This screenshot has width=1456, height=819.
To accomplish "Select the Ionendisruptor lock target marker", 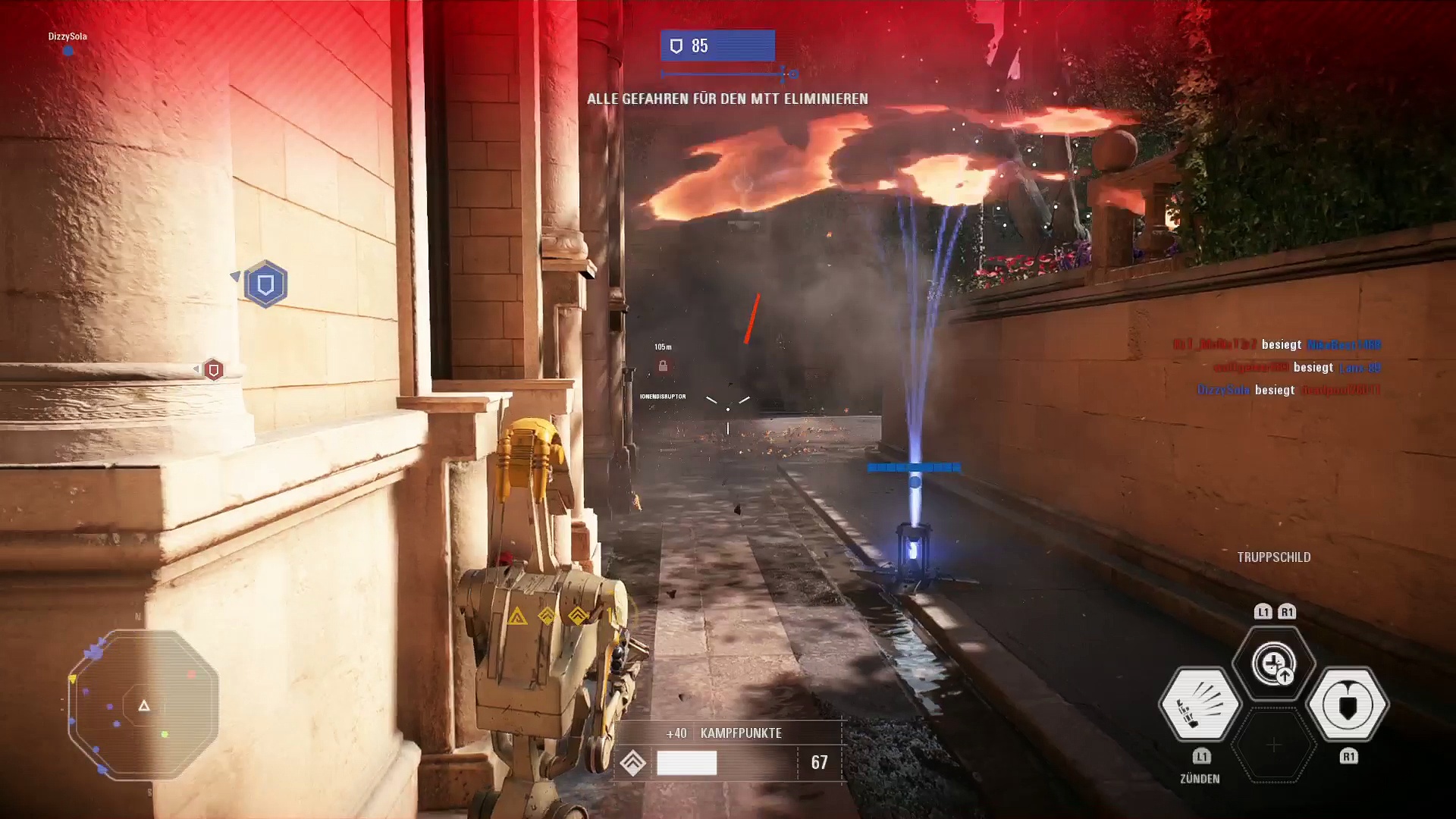I will pyautogui.click(x=663, y=366).
